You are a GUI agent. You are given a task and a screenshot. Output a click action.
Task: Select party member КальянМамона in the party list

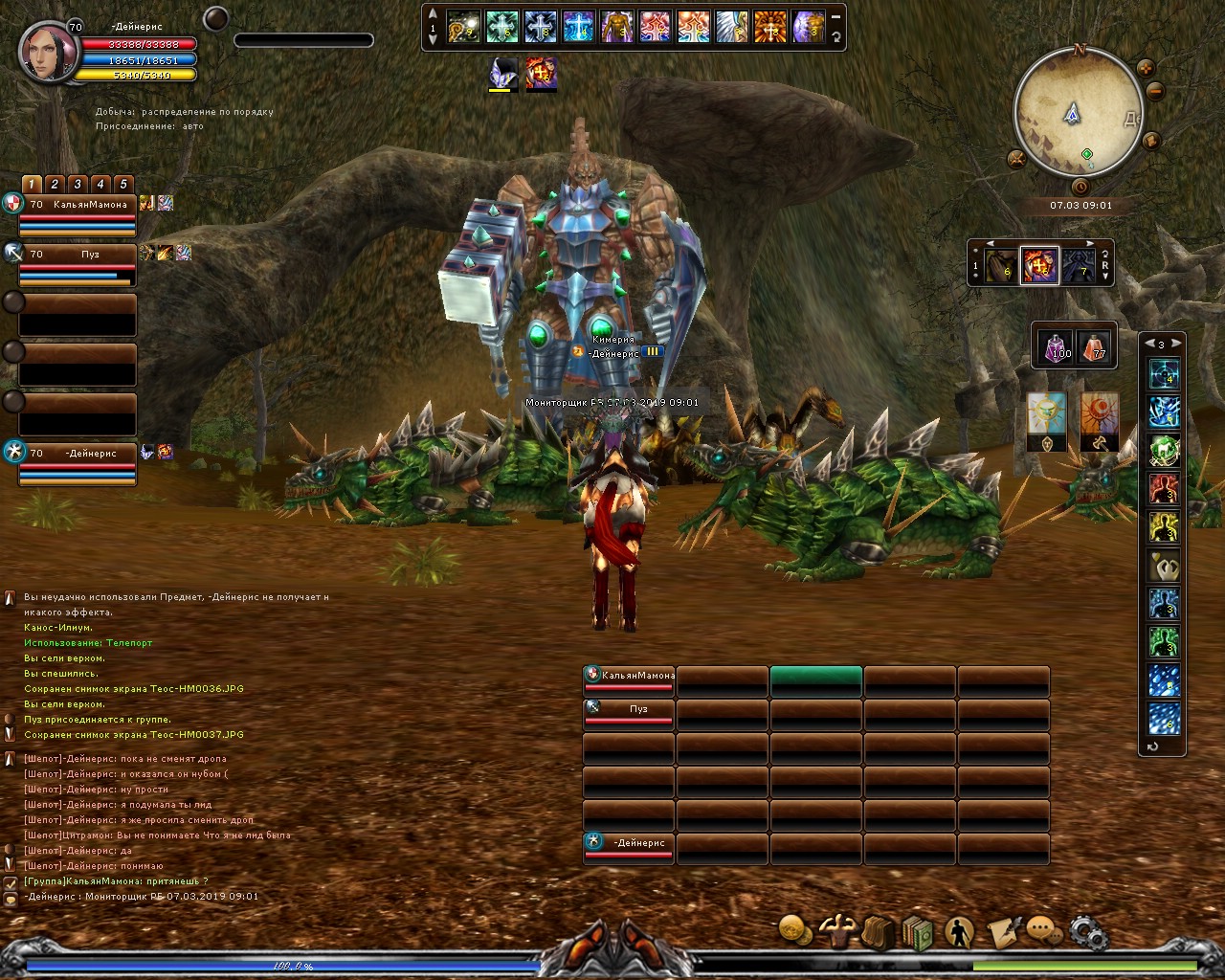tap(78, 205)
